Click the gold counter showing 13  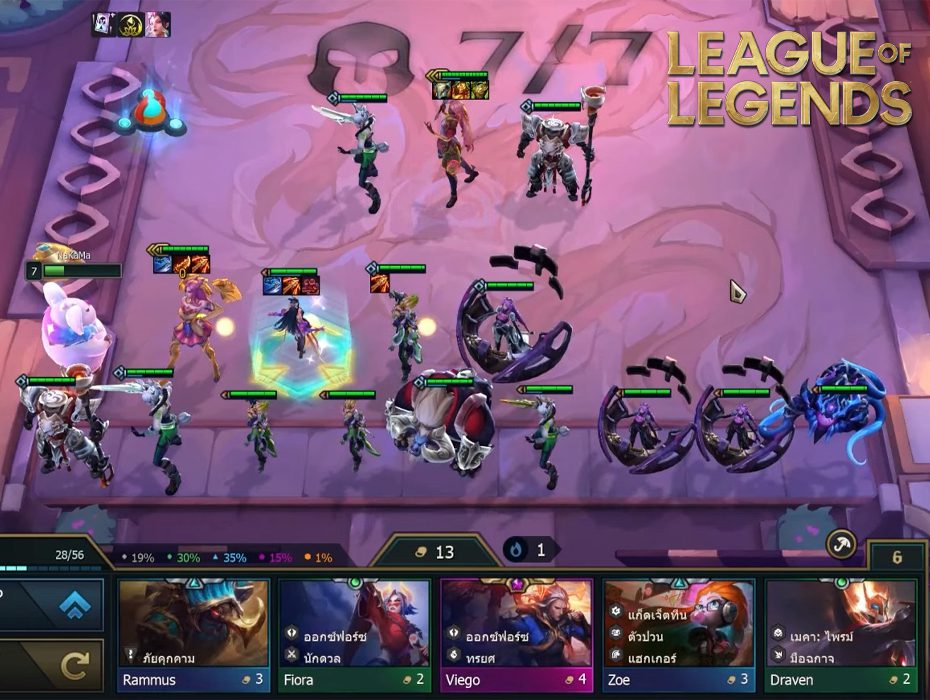click(433, 551)
